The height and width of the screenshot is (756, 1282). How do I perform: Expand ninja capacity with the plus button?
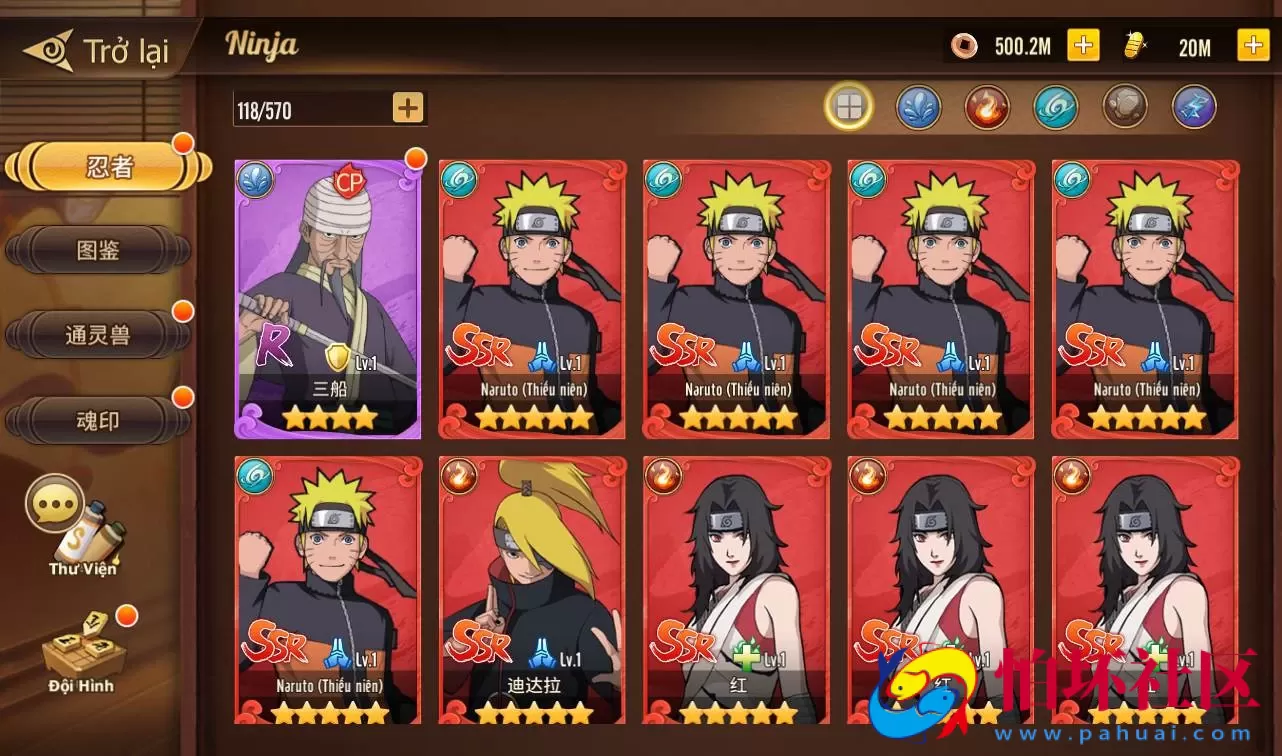coord(407,108)
